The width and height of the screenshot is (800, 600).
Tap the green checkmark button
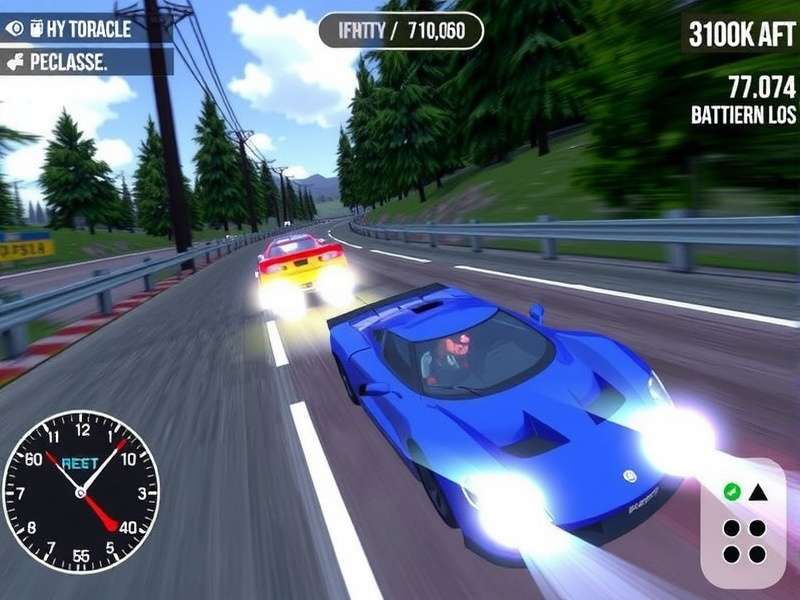731,491
